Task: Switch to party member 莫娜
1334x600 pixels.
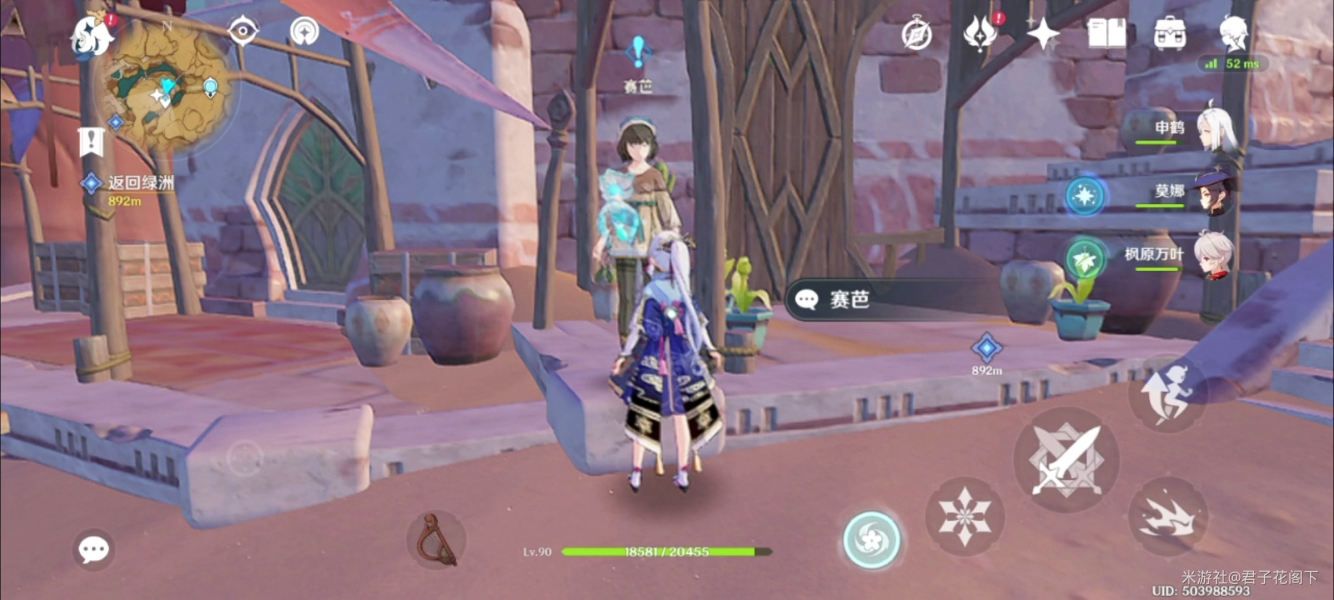Action: [x=1215, y=192]
